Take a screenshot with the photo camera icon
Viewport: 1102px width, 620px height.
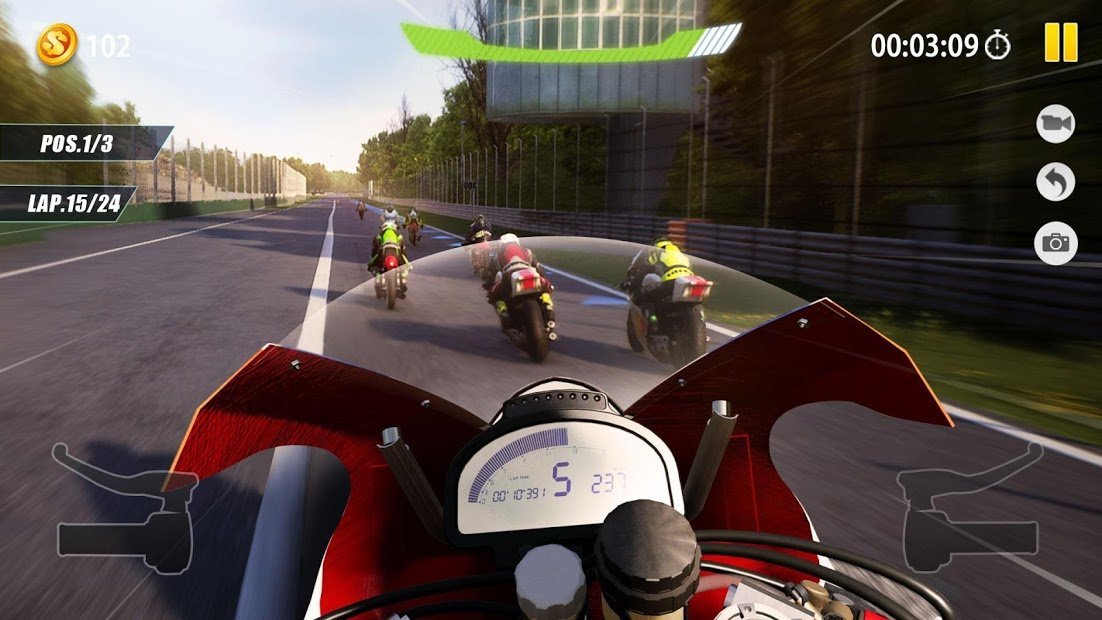point(1055,243)
